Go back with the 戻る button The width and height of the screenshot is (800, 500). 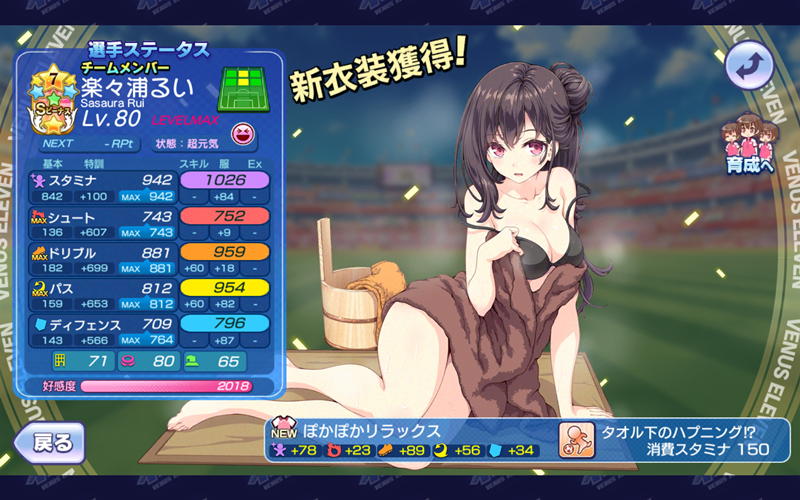(48, 442)
